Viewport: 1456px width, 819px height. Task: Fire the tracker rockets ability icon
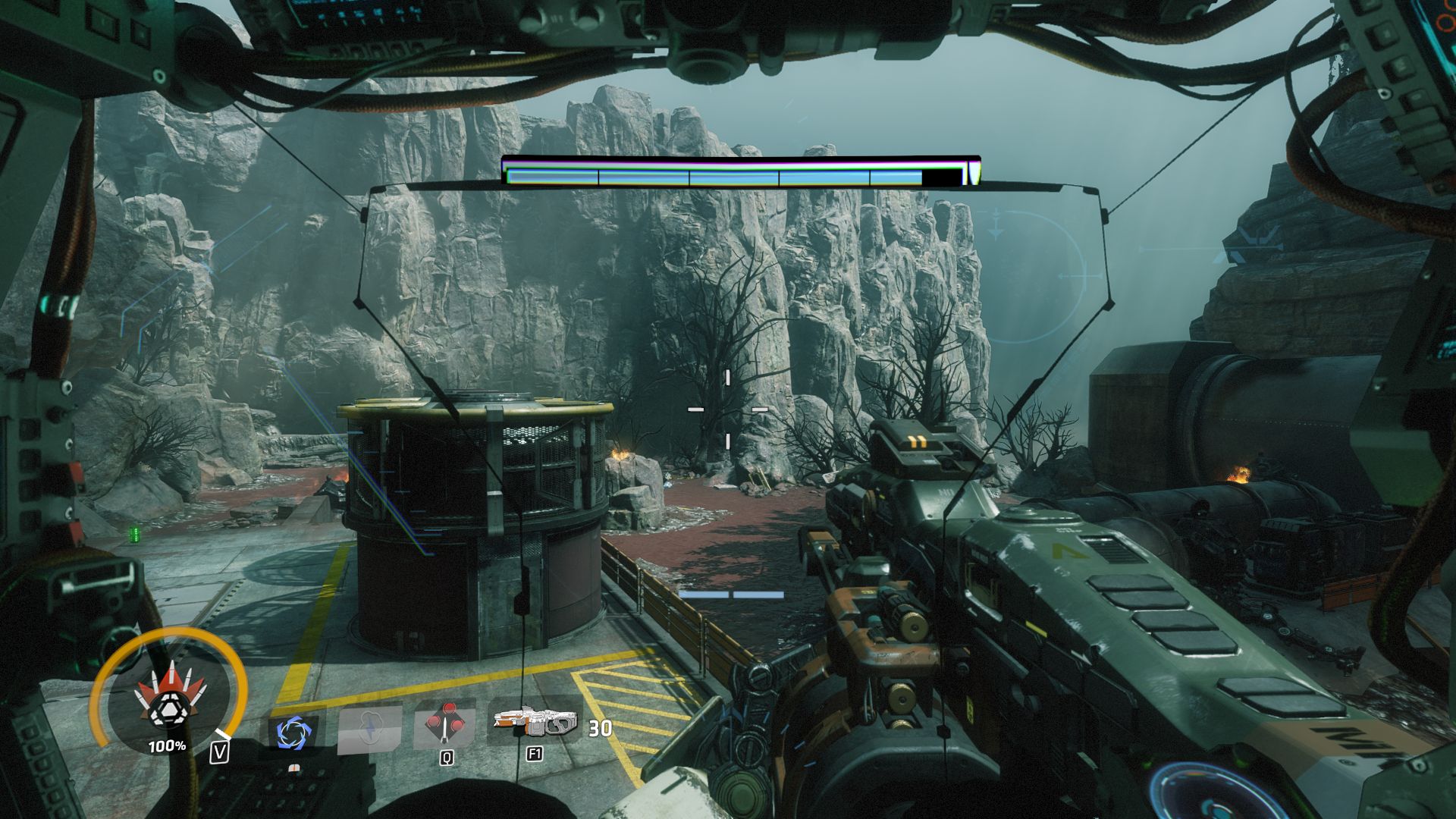pyautogui.click(x=445, y=726)
